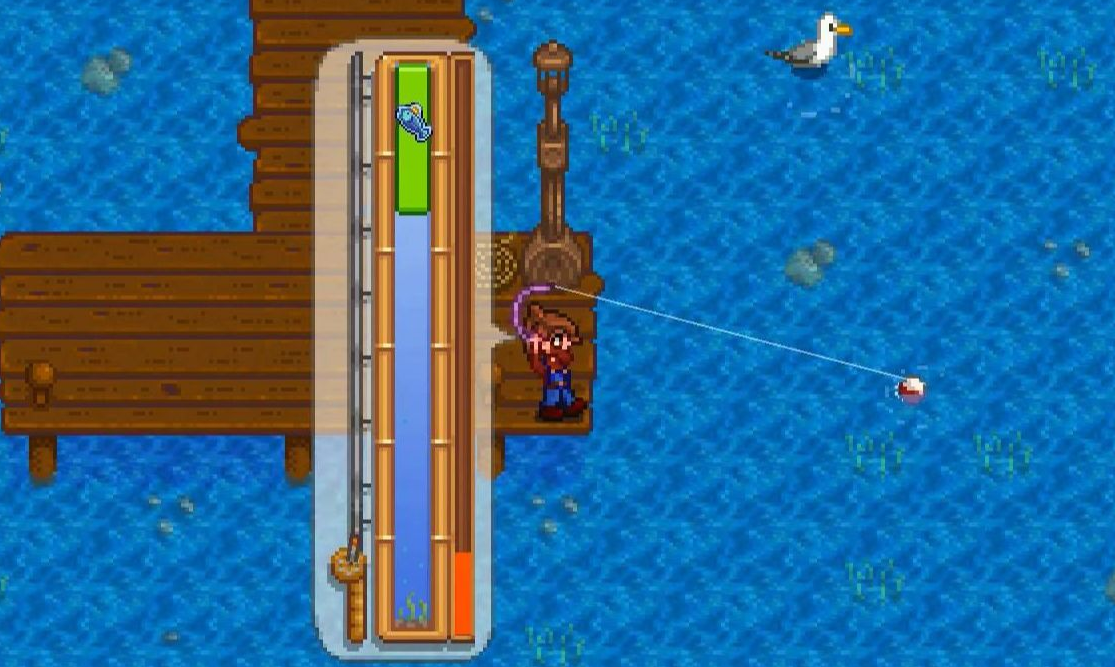
Task: Click the blue fish icon in the fishing bar
Action: 414,121
